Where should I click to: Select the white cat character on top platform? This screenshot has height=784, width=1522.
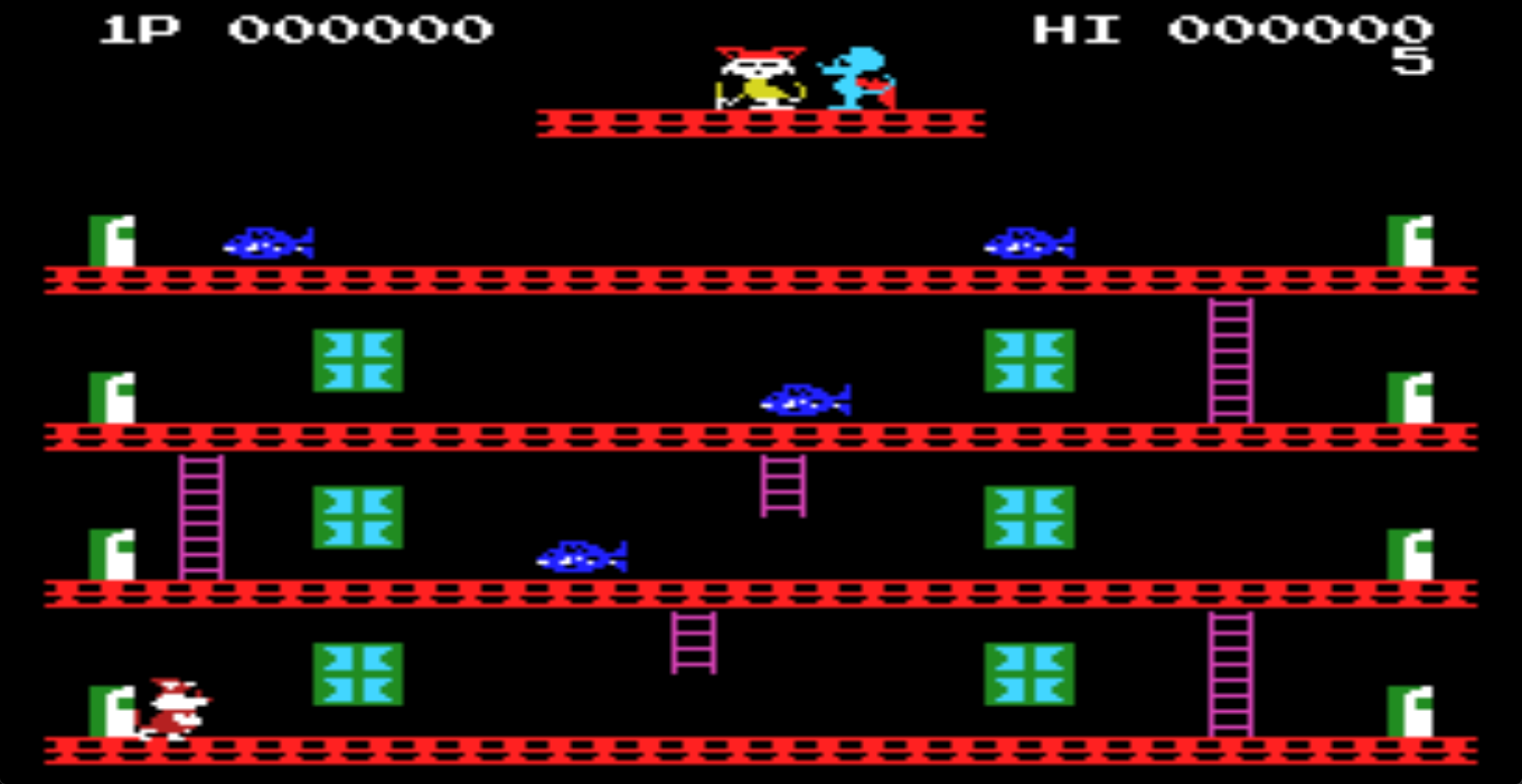(757, 75)
